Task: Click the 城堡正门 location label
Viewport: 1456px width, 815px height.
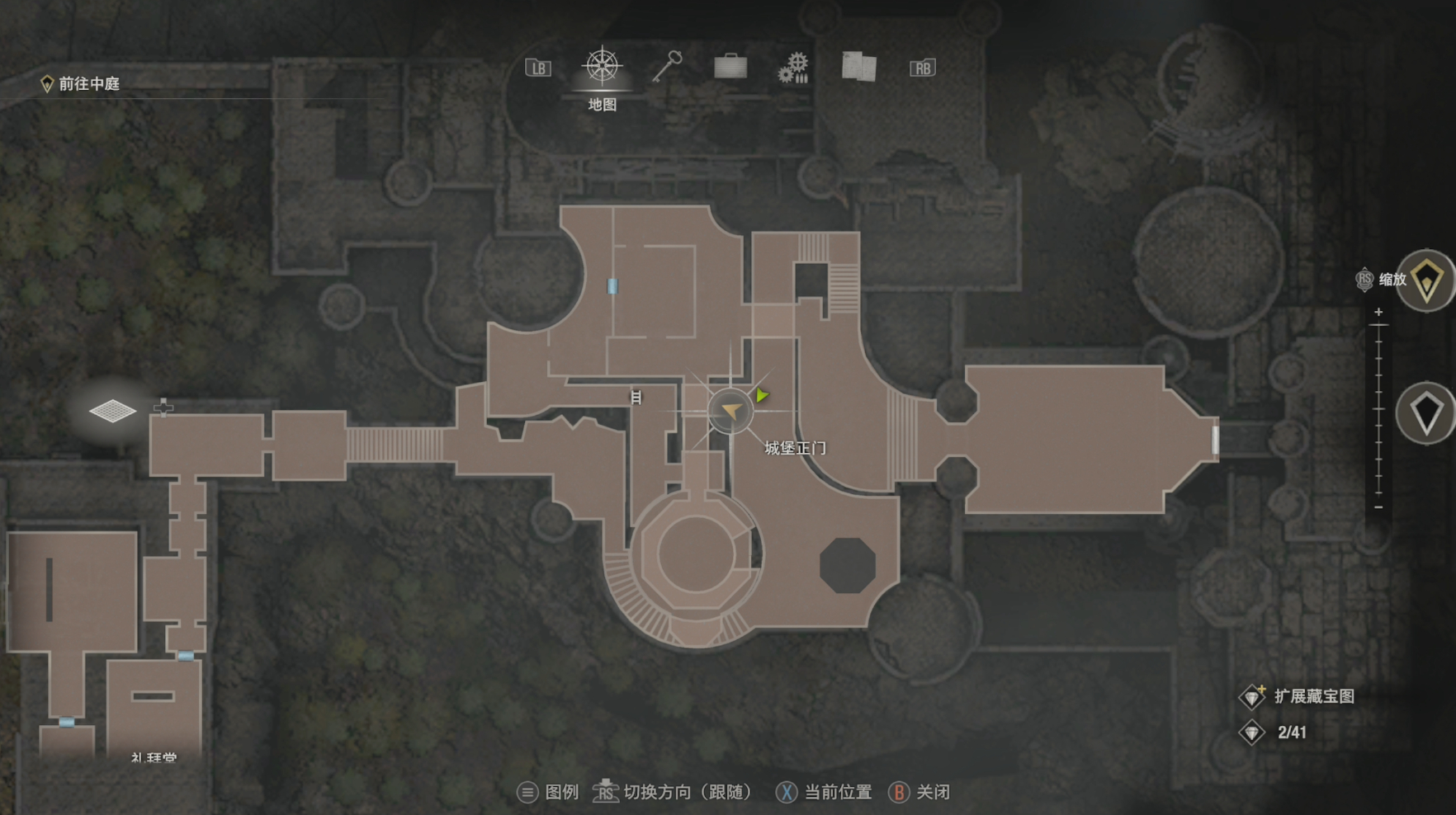Action: [794, 448]
